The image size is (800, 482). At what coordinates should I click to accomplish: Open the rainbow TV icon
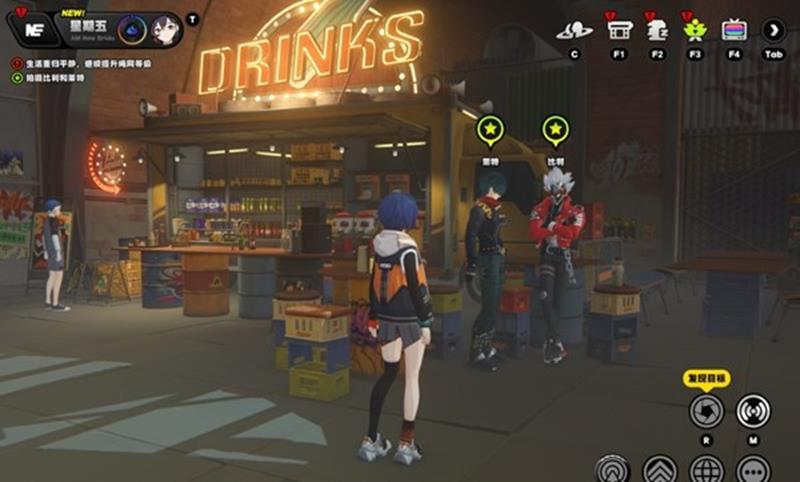[x=734, y=30]
